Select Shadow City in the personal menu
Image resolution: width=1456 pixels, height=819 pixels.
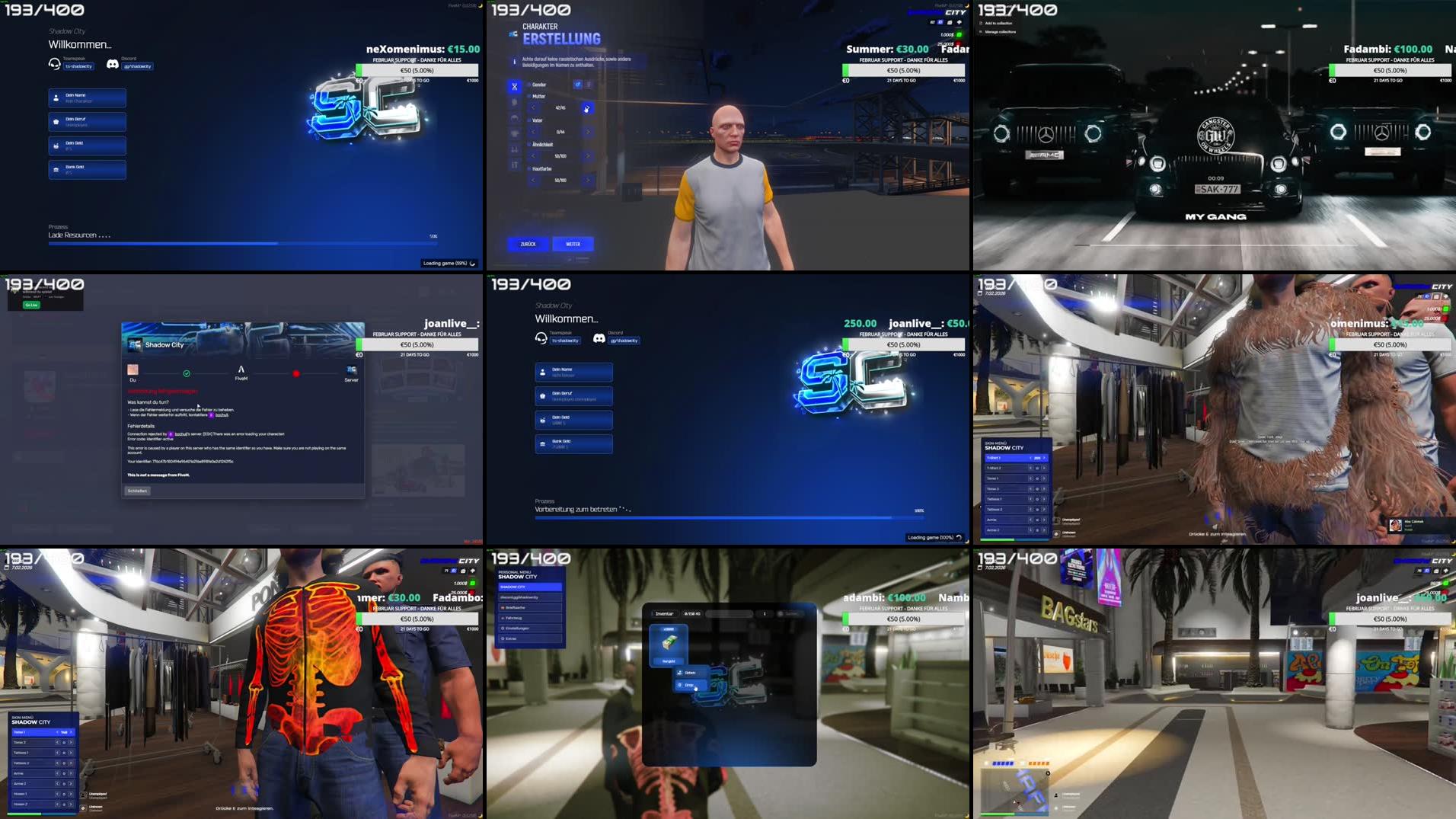pyautogui.click(x=530, y=587)
